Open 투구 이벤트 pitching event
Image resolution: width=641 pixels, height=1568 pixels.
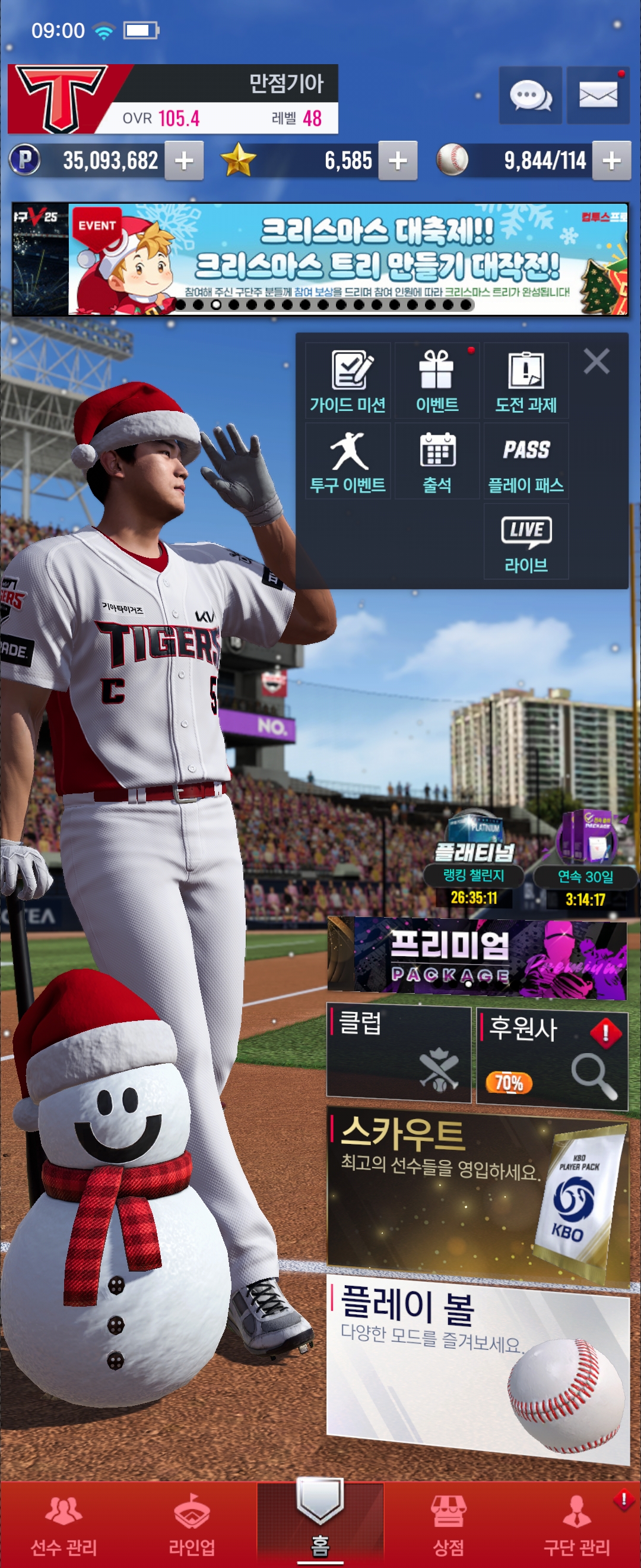(x=348, y=461)
